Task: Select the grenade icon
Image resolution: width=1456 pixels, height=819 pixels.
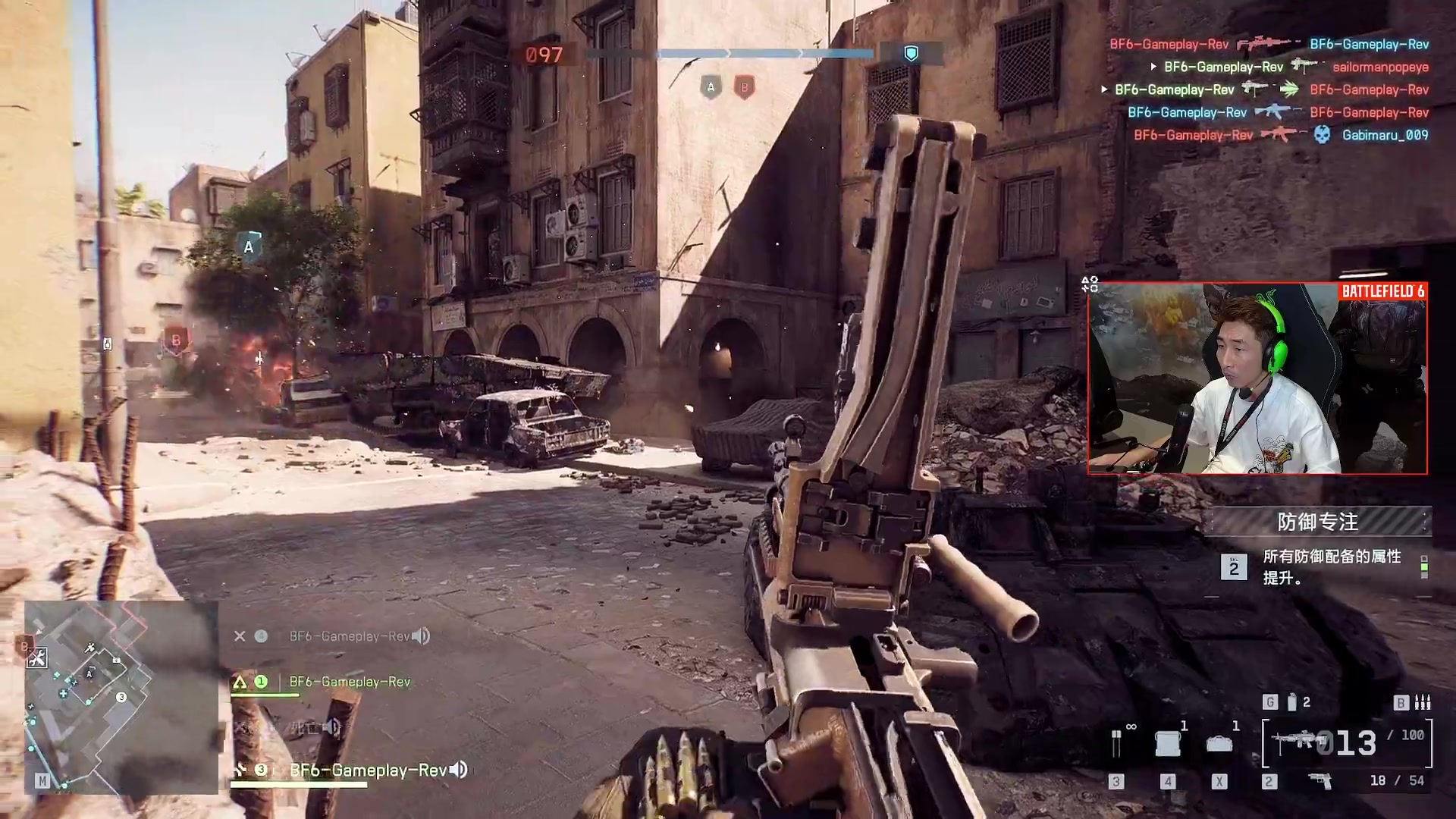Action: (1292, 702)
